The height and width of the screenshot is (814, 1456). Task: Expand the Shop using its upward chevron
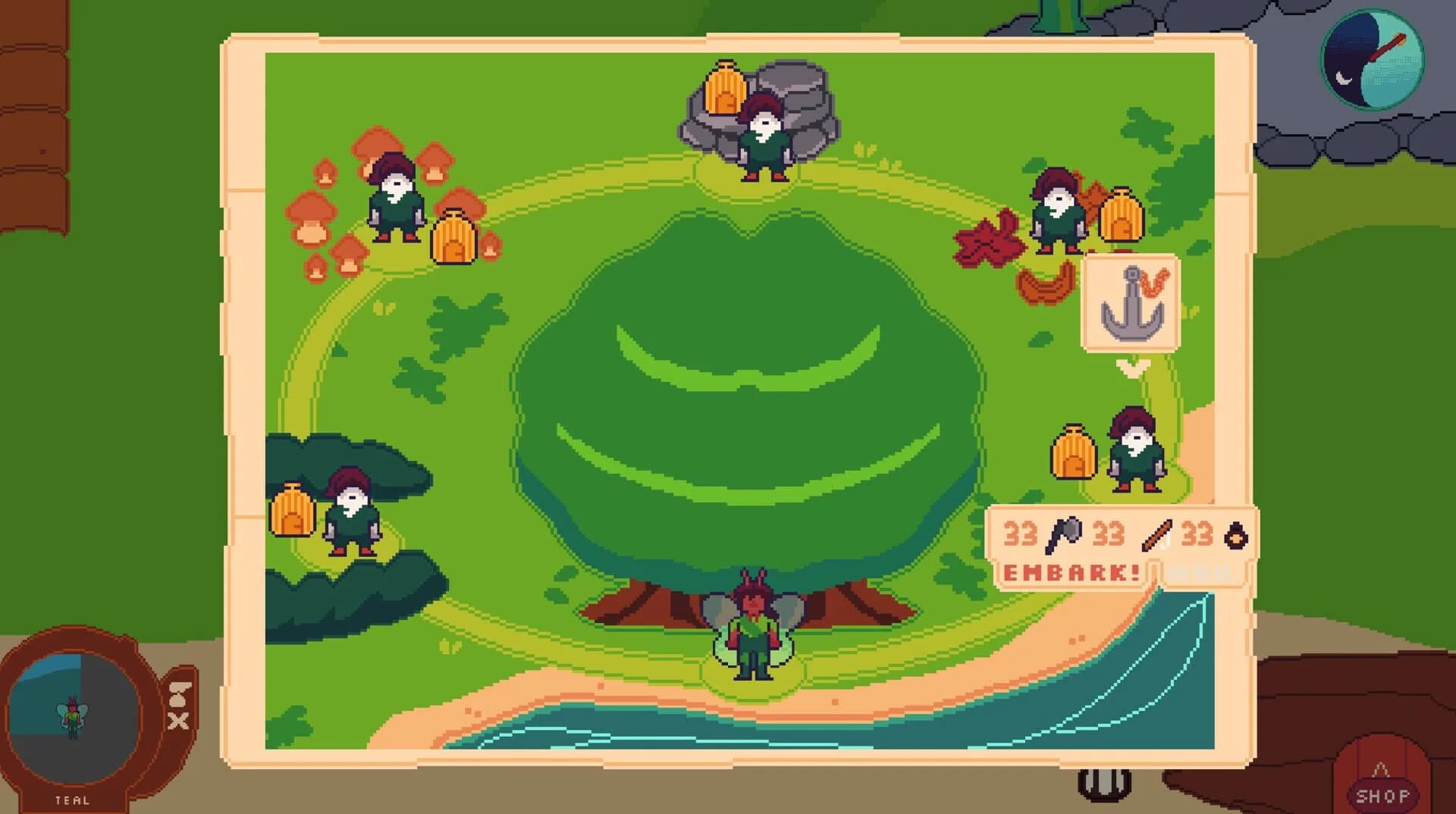coord(1380,768)
